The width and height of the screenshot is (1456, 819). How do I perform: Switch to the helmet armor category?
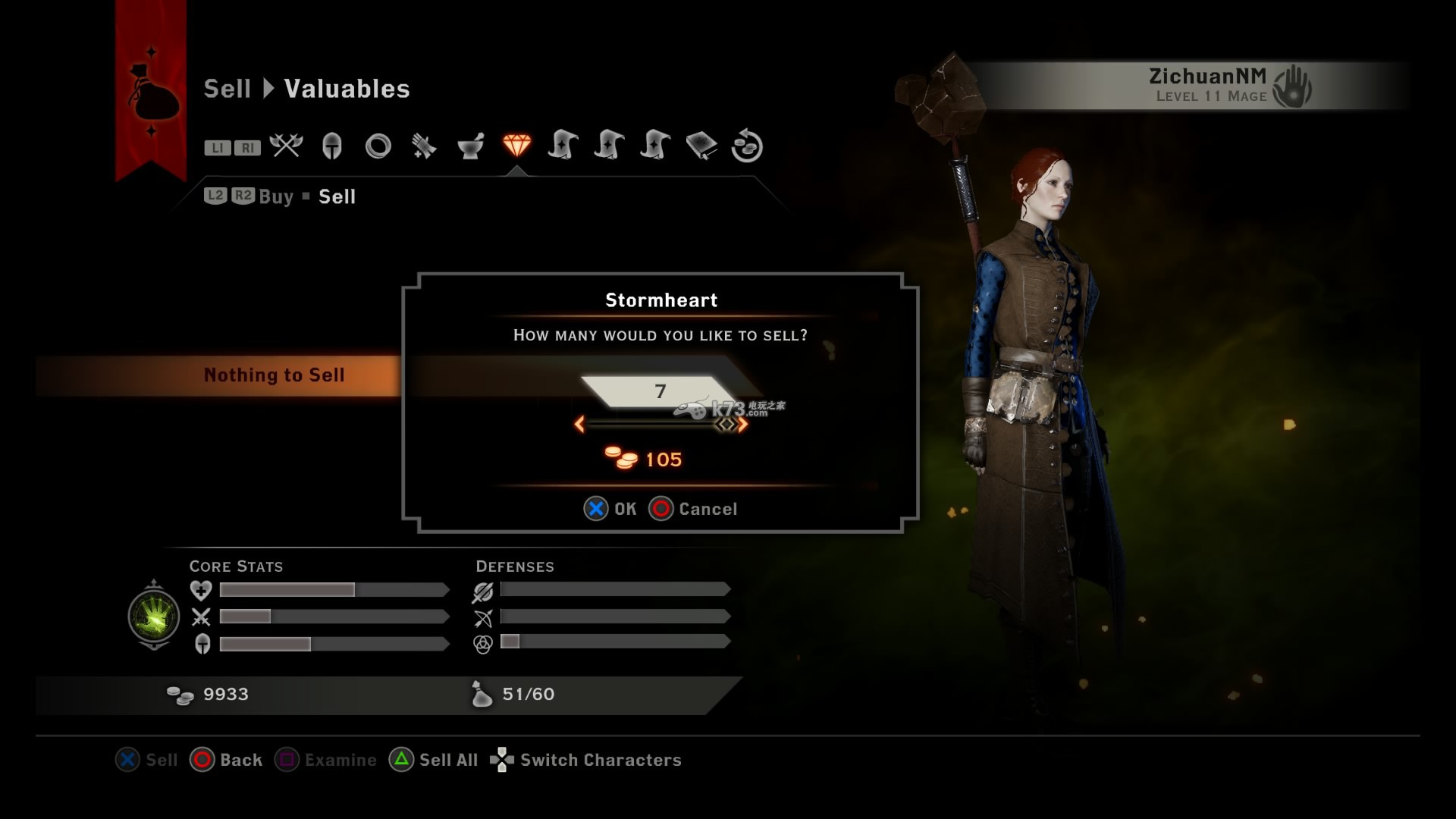[332, 146]
